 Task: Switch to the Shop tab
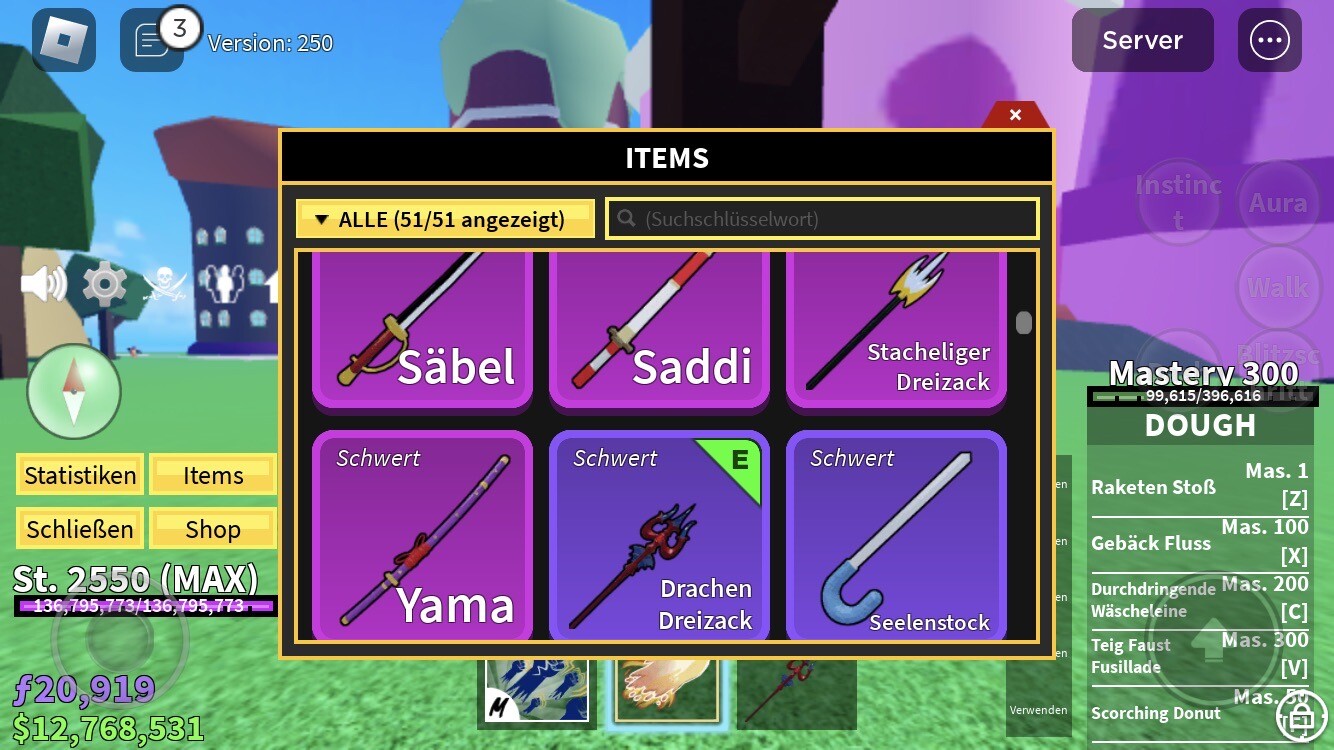pyautogui.click(x=212, y=528)
